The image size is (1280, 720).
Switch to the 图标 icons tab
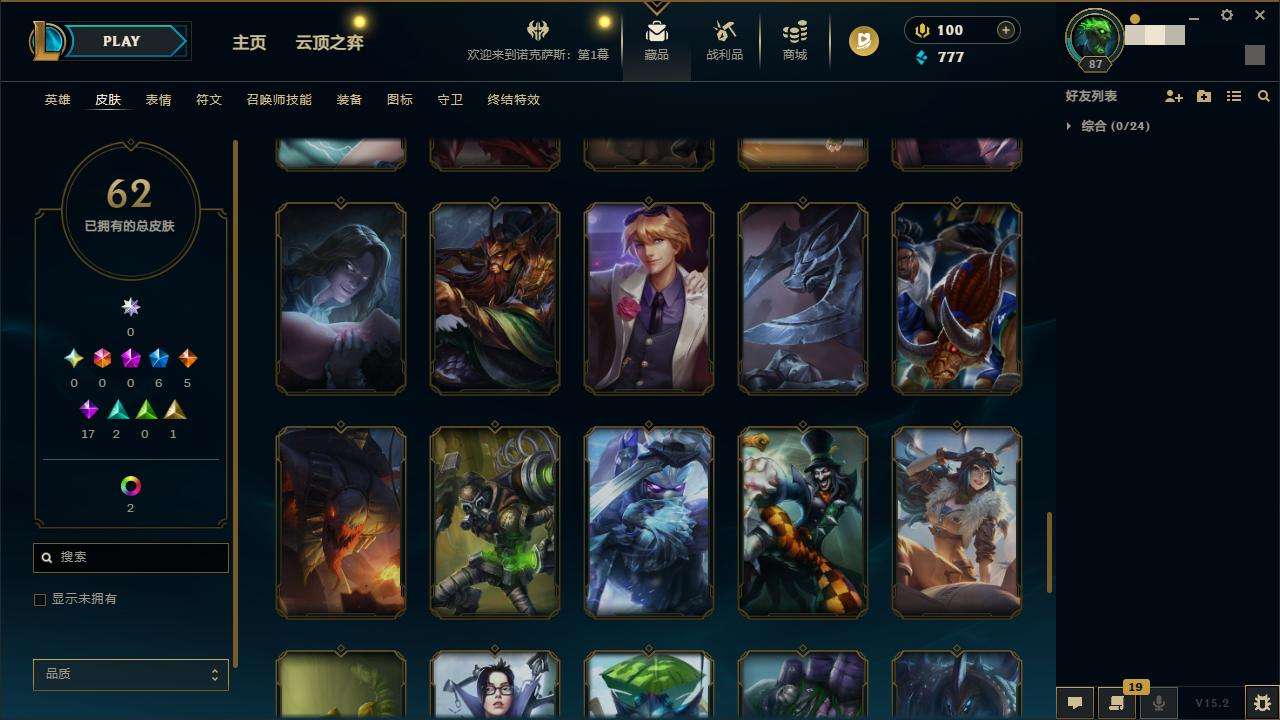click(x=399, y=100)
